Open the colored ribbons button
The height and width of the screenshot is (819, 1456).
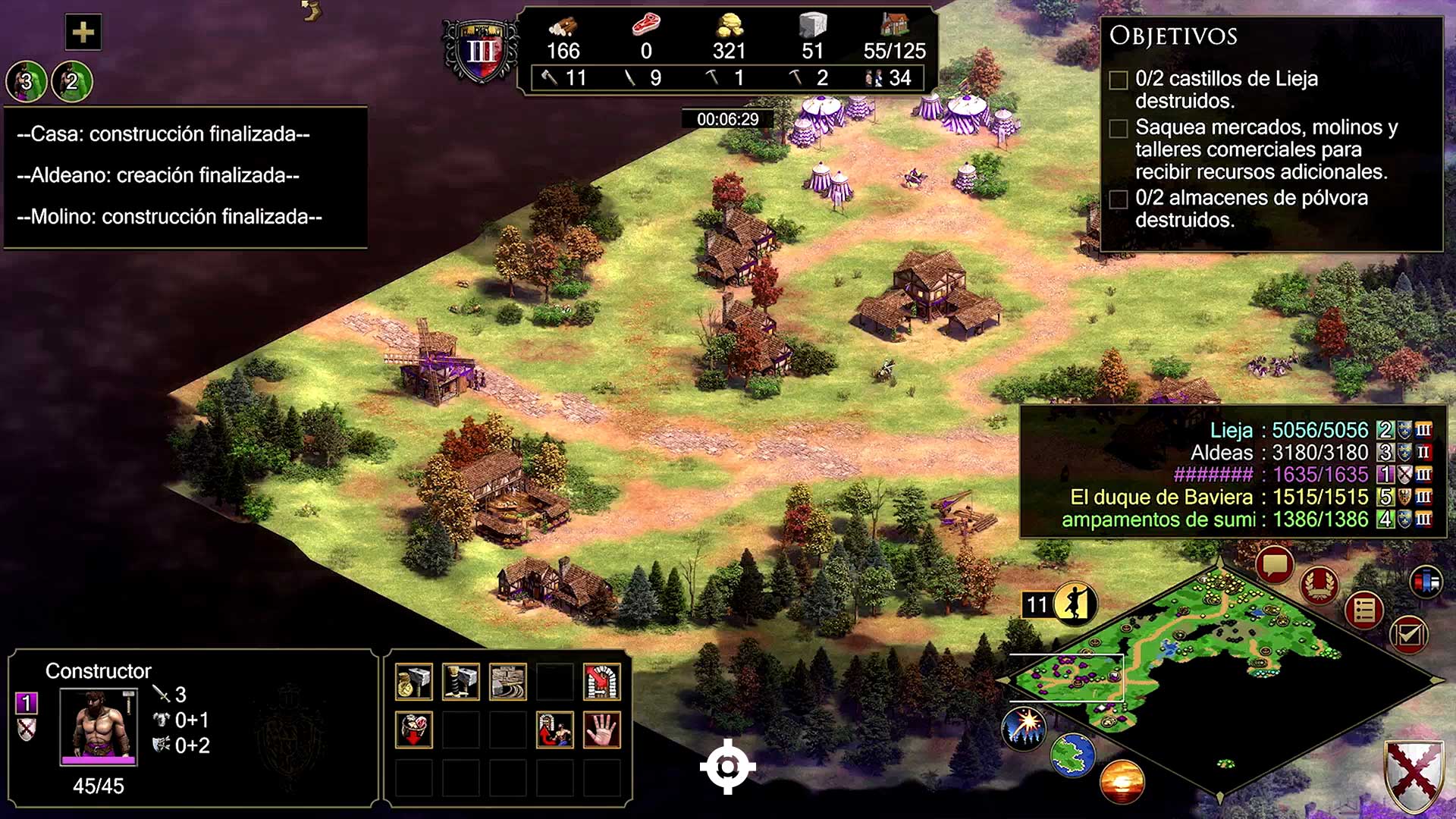tap(1426, 582)
